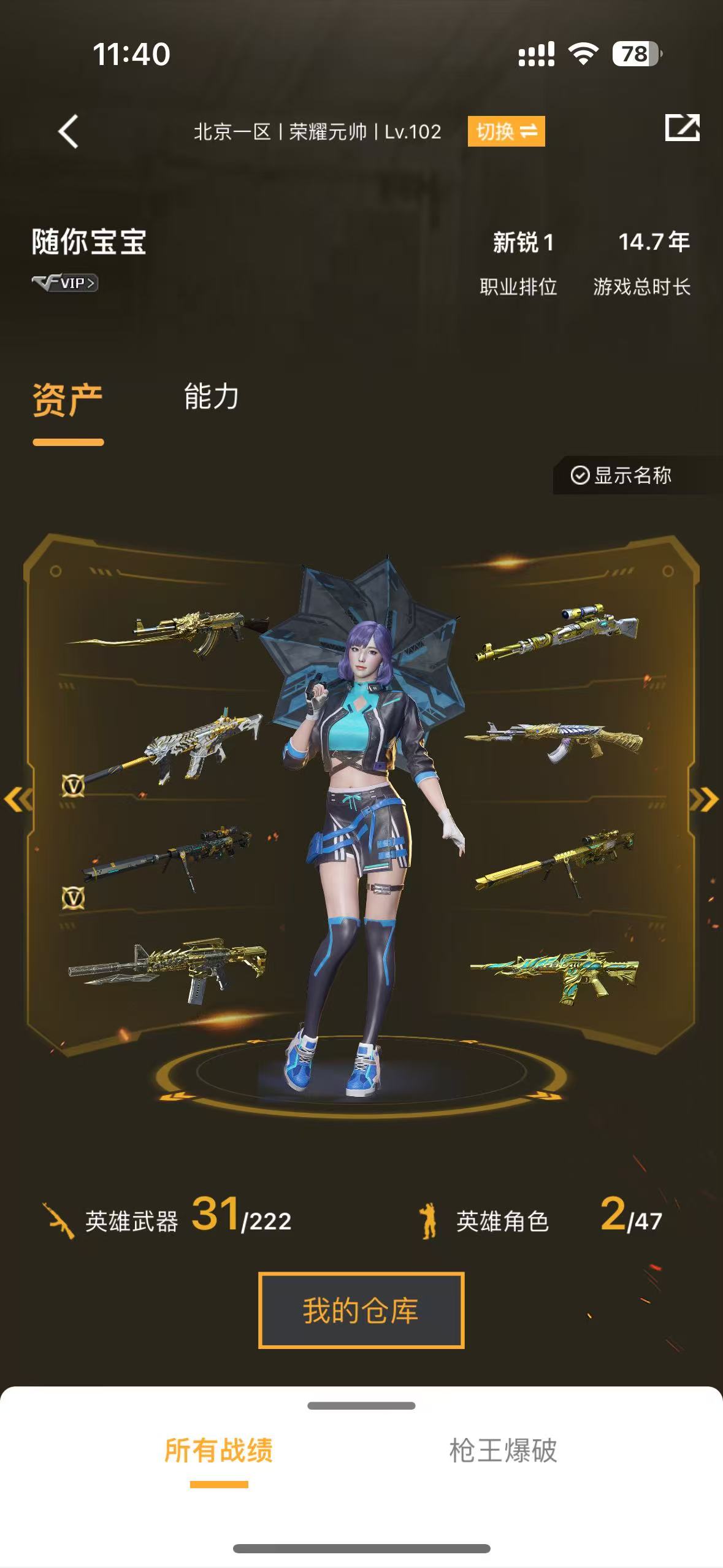Switch to the 能力 tab
This screenshot has width=723, height=1568.
[211, 397]
